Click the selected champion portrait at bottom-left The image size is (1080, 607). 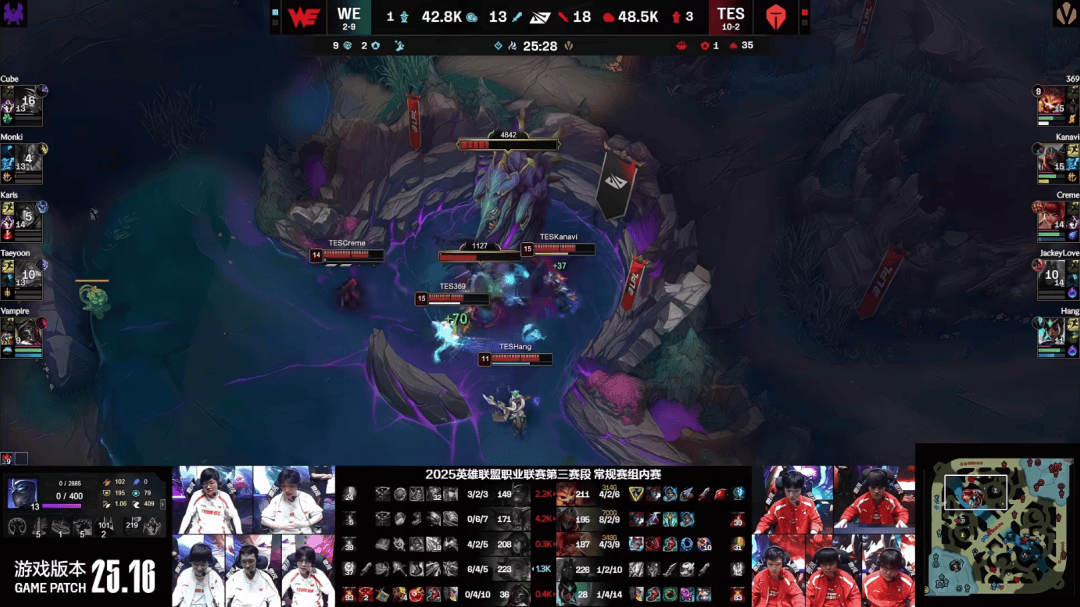point(24,493)
